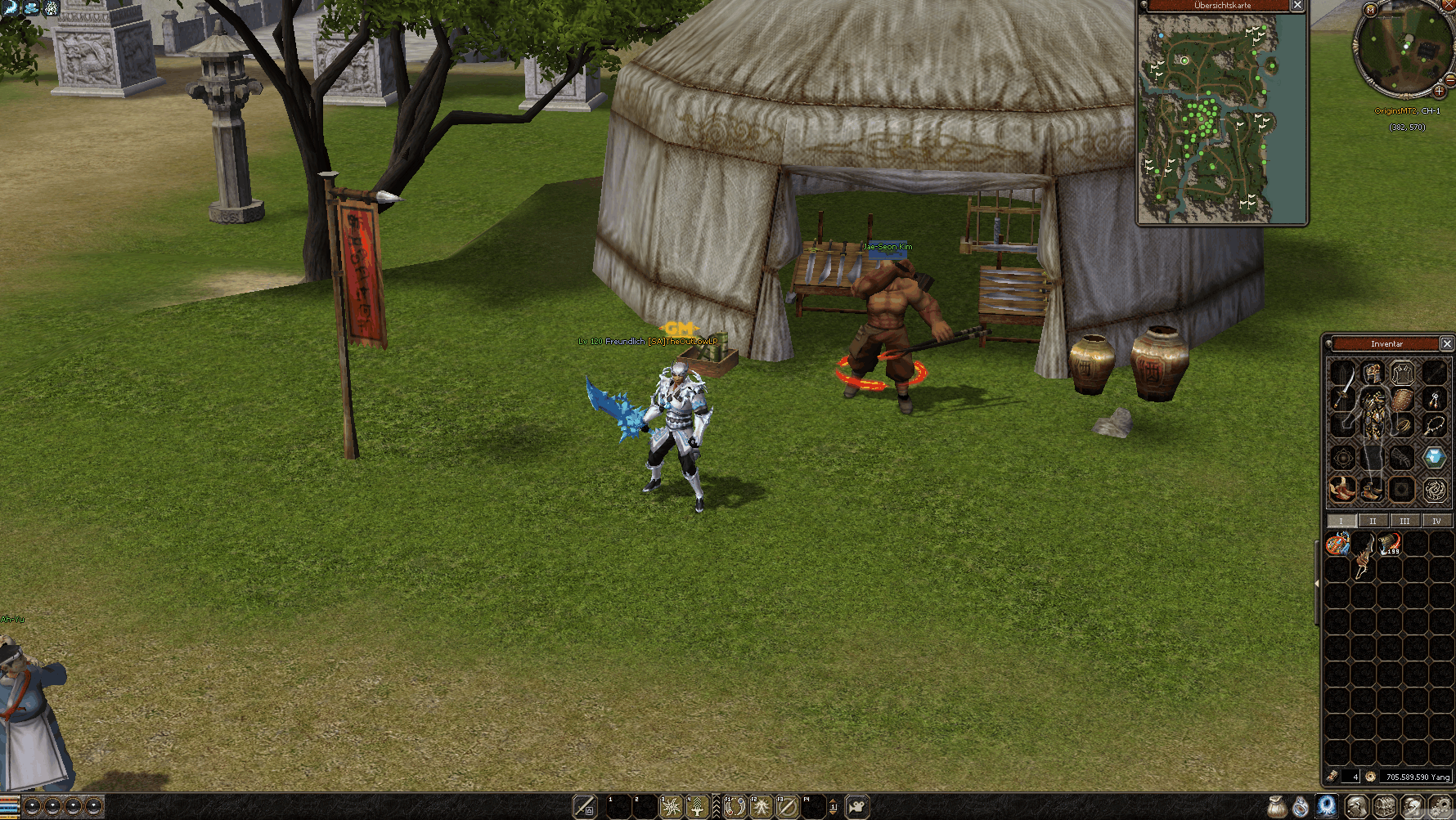Viewport: 1456px width, 820px height.
Task: Open the character info helmet icon
Action: [x=1357, y=807]
